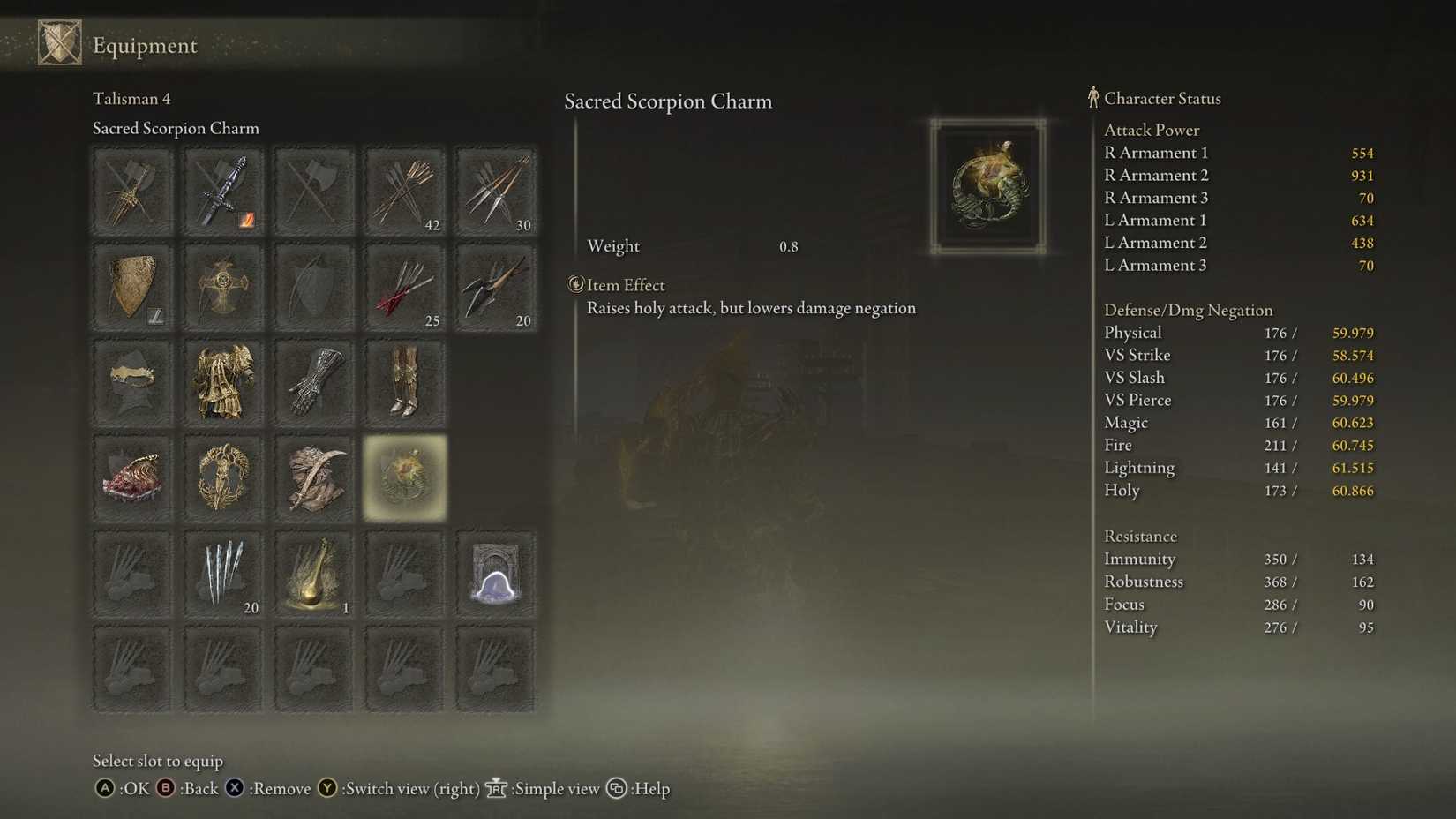Screen dimensions: 1456x819
Task: Select the bow in the armament grid
Action: pyautogui.click(x=313, y=287)
